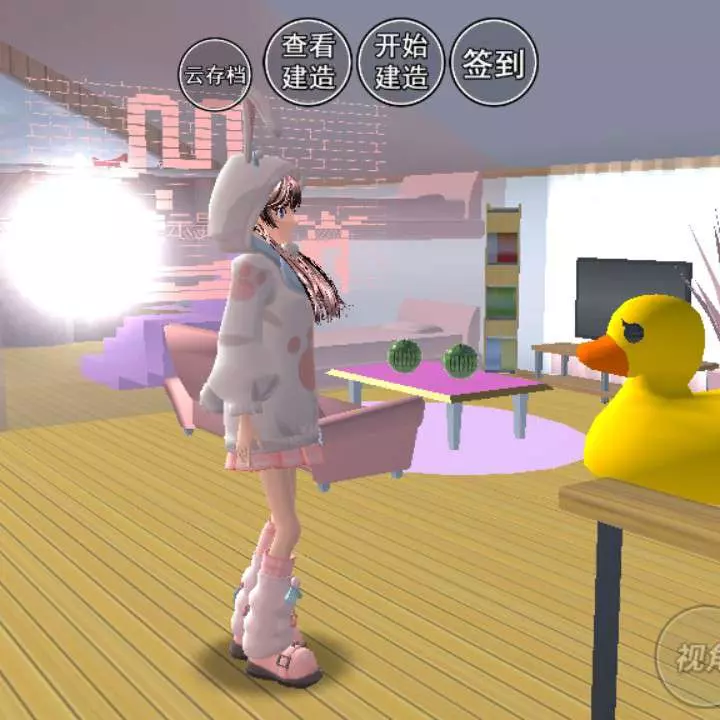The height and width of the screenshot is (720, 720).
Task: Check in with the 签到 button
Action: (494, 62)
